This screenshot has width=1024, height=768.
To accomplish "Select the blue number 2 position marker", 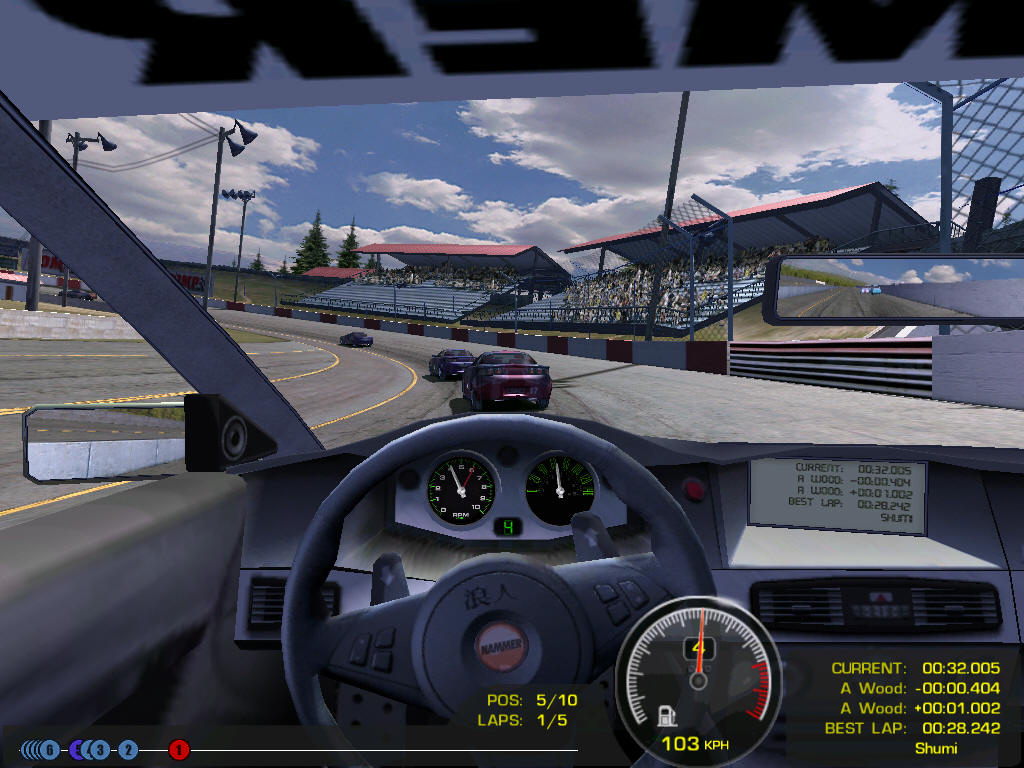I will click(128, 749).
